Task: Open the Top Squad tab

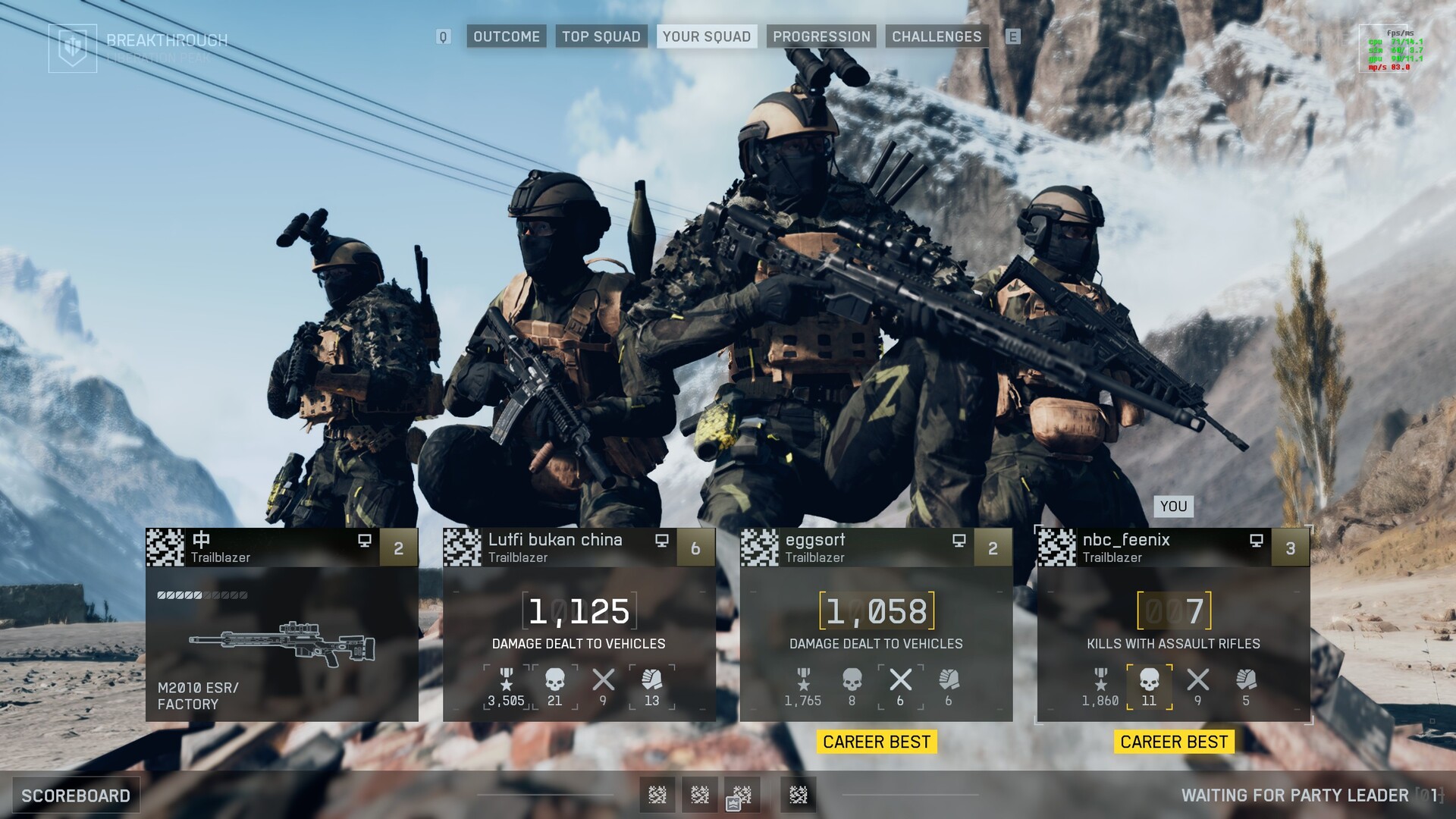Action: 601,36
